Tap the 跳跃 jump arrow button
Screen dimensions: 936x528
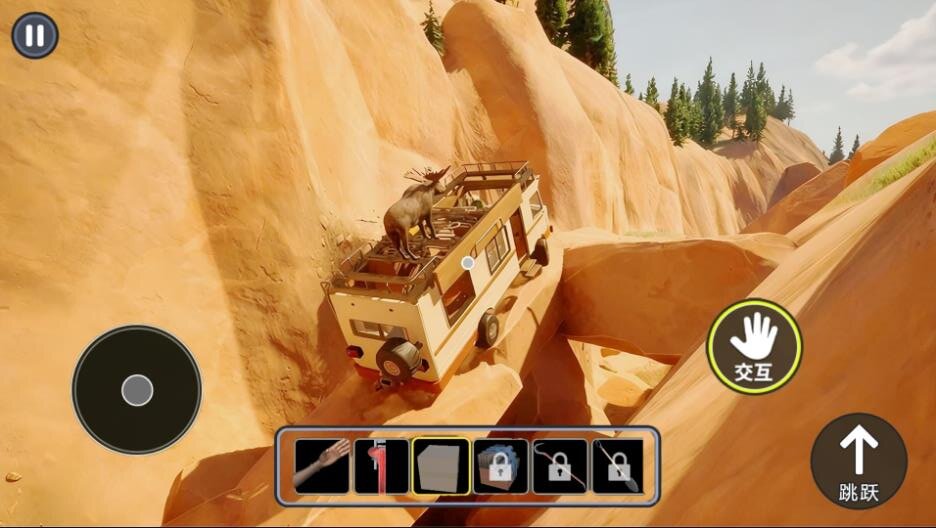tap(858, 461)
